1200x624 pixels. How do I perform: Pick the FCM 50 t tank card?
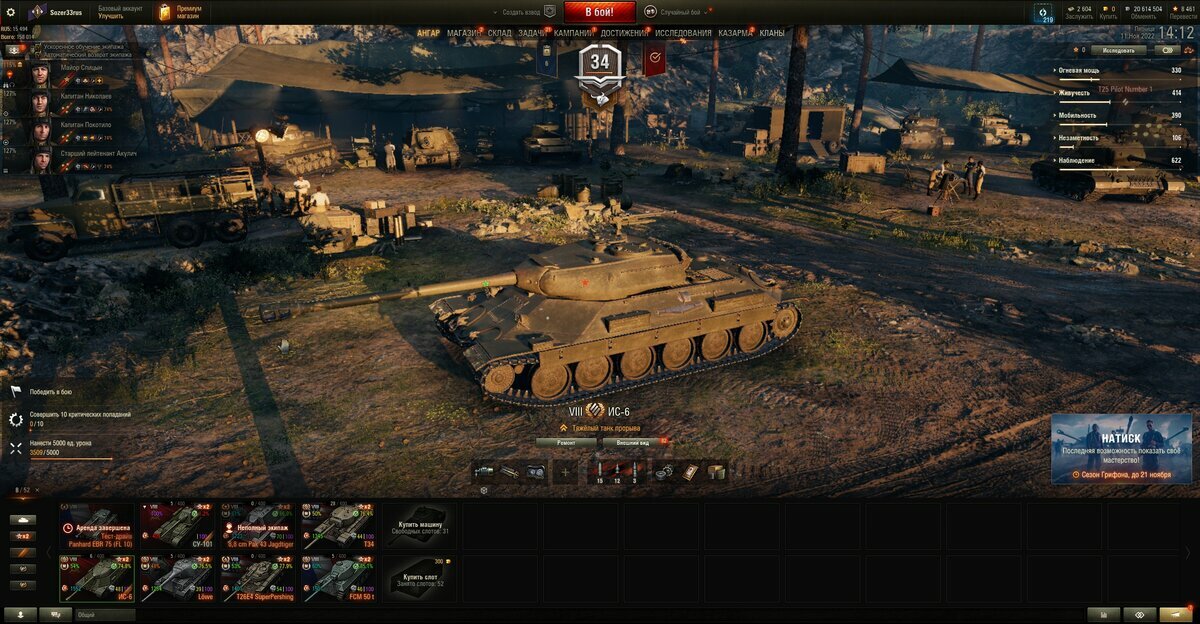(340, 577)
